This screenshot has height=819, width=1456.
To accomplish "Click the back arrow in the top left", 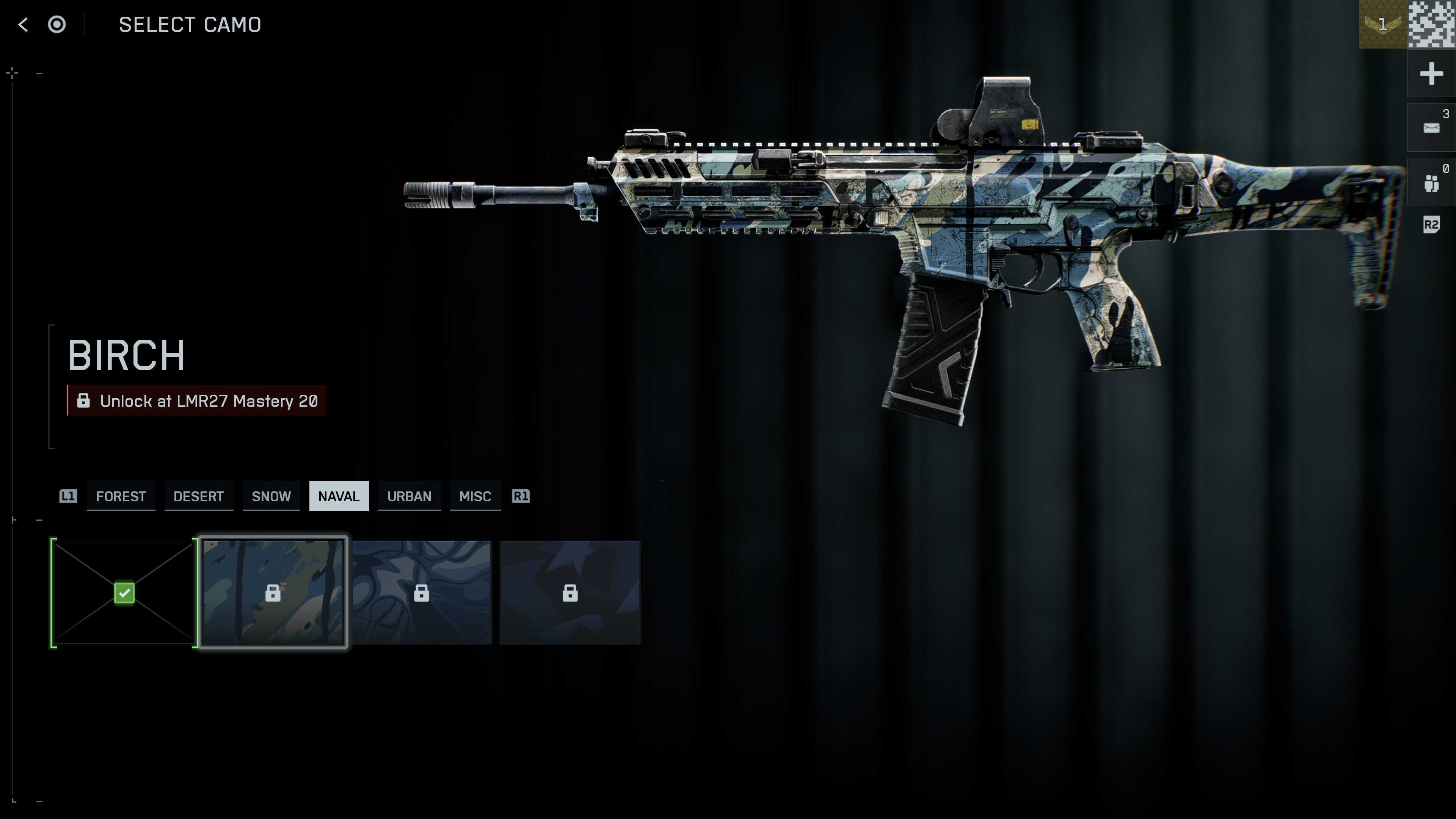I will click(x=23, y=24).
